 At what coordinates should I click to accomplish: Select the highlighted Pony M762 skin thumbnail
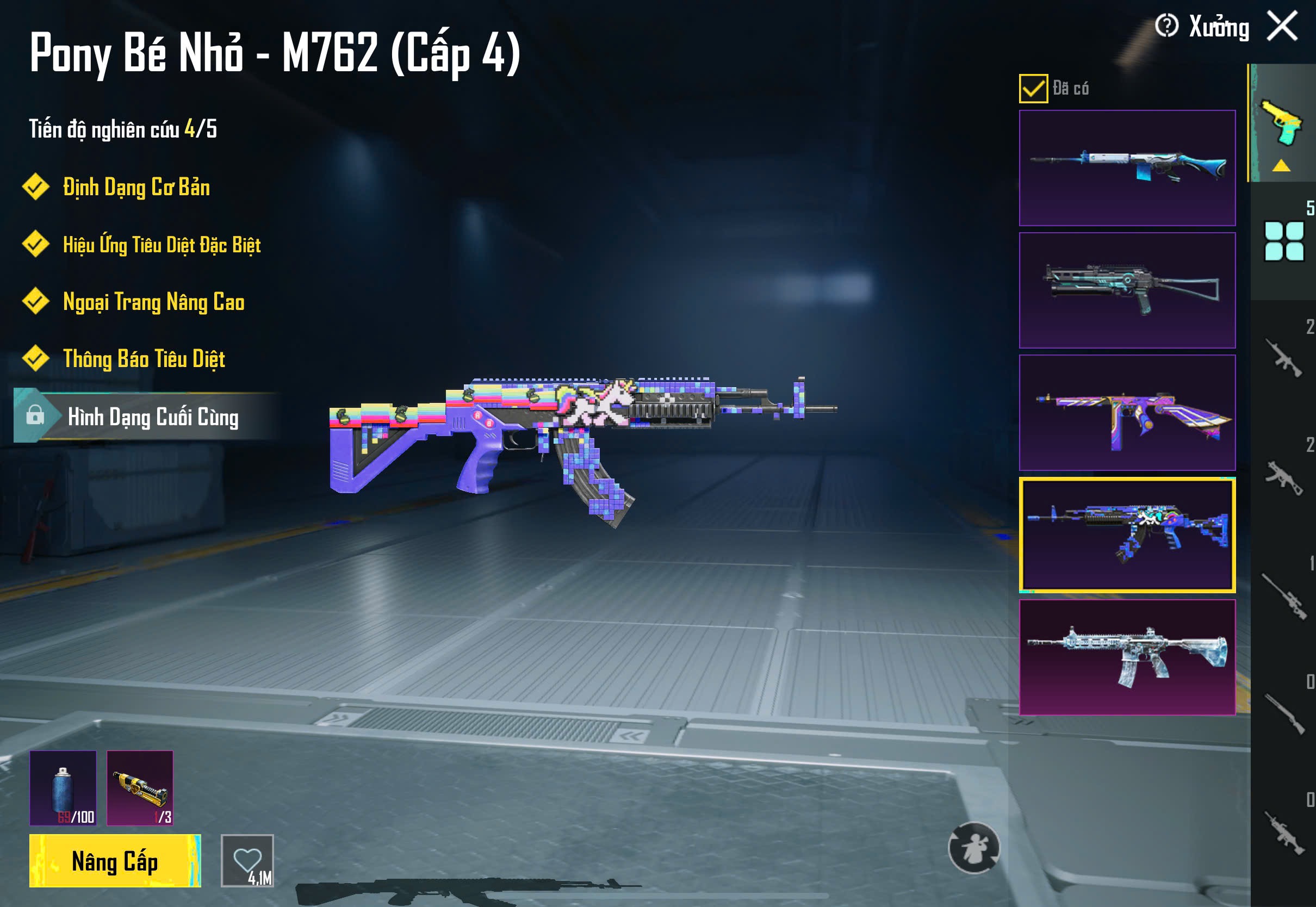[1127, 535]
